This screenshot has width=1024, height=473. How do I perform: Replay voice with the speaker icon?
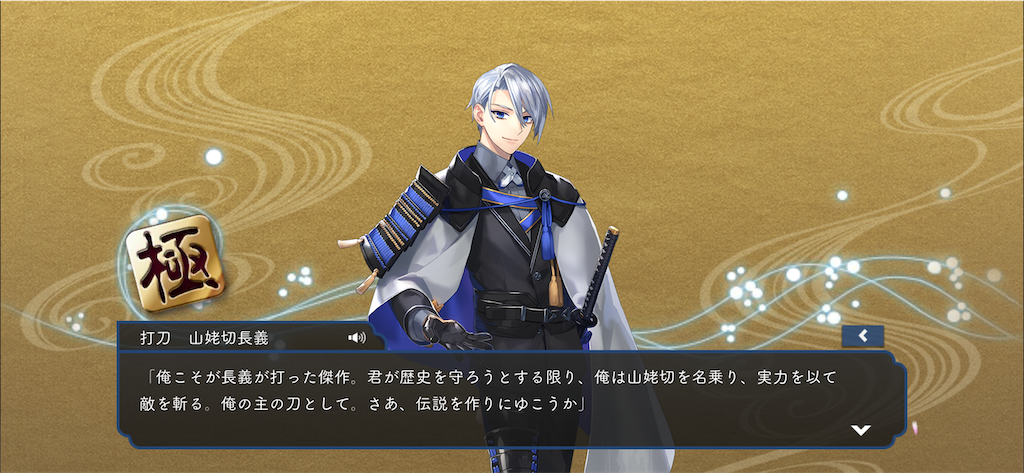[357, 337]
